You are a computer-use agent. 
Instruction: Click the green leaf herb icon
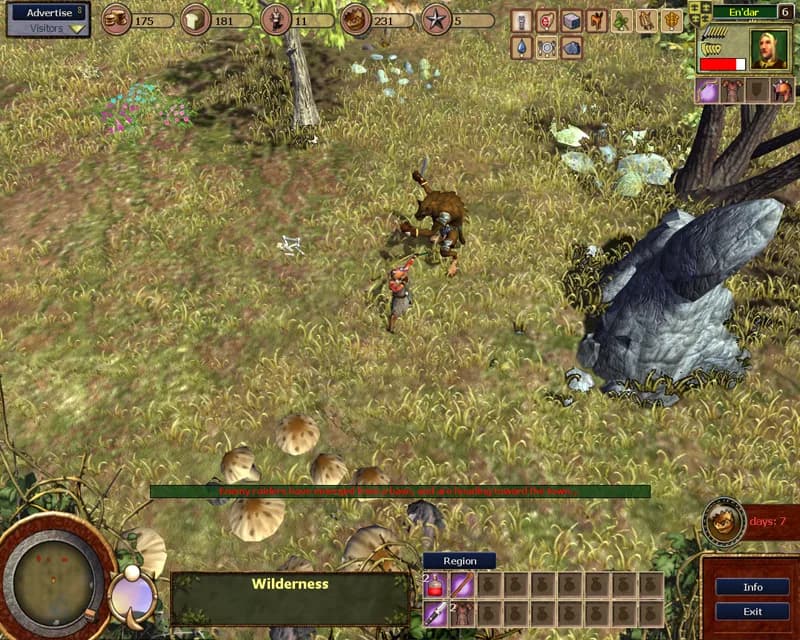(622, 20)
